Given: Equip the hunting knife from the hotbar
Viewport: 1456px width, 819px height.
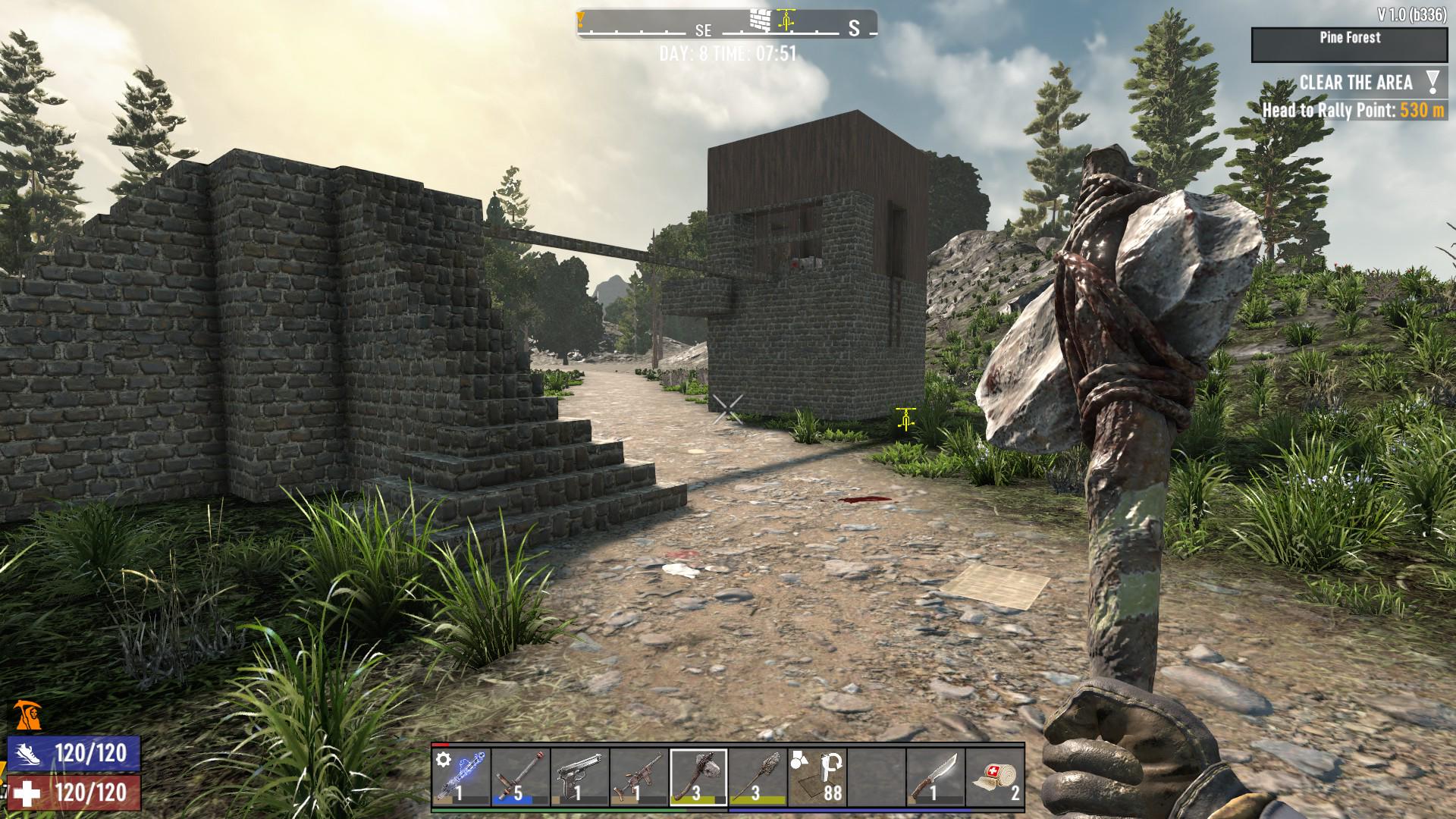Looking at the screenshot, I should click(935, 777).
